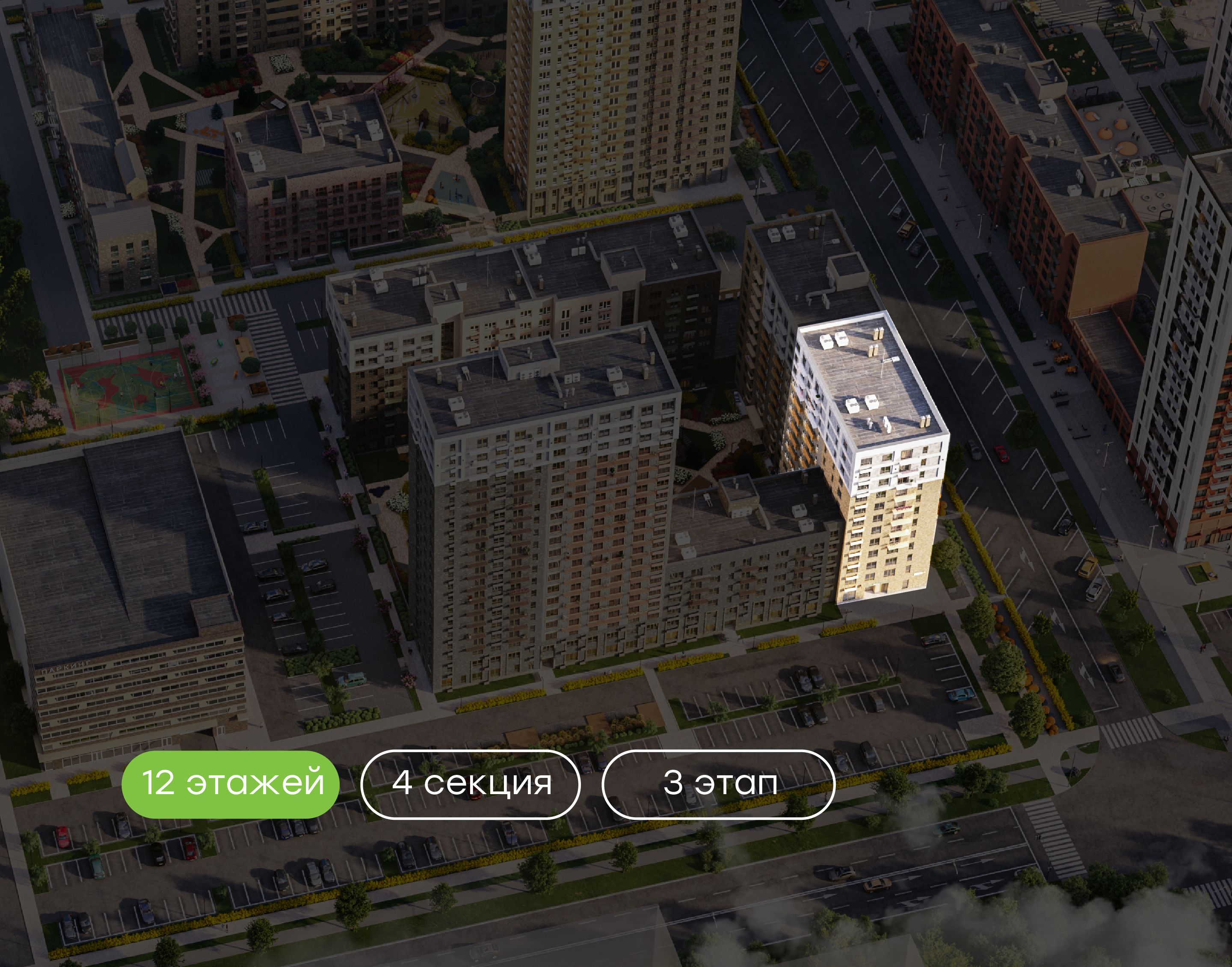Select the green "12 этажей" pill
Image resolution: width=1232 pixels, height=967 pixels.
click(x=230, y=783)
